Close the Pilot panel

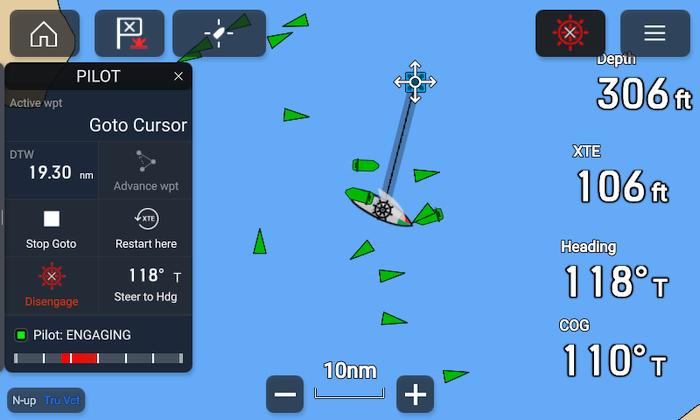178,77
